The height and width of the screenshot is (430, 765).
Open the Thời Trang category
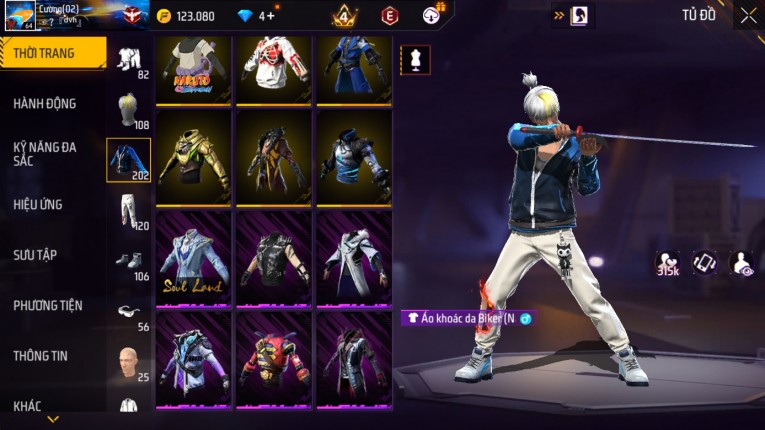(52, 53)
